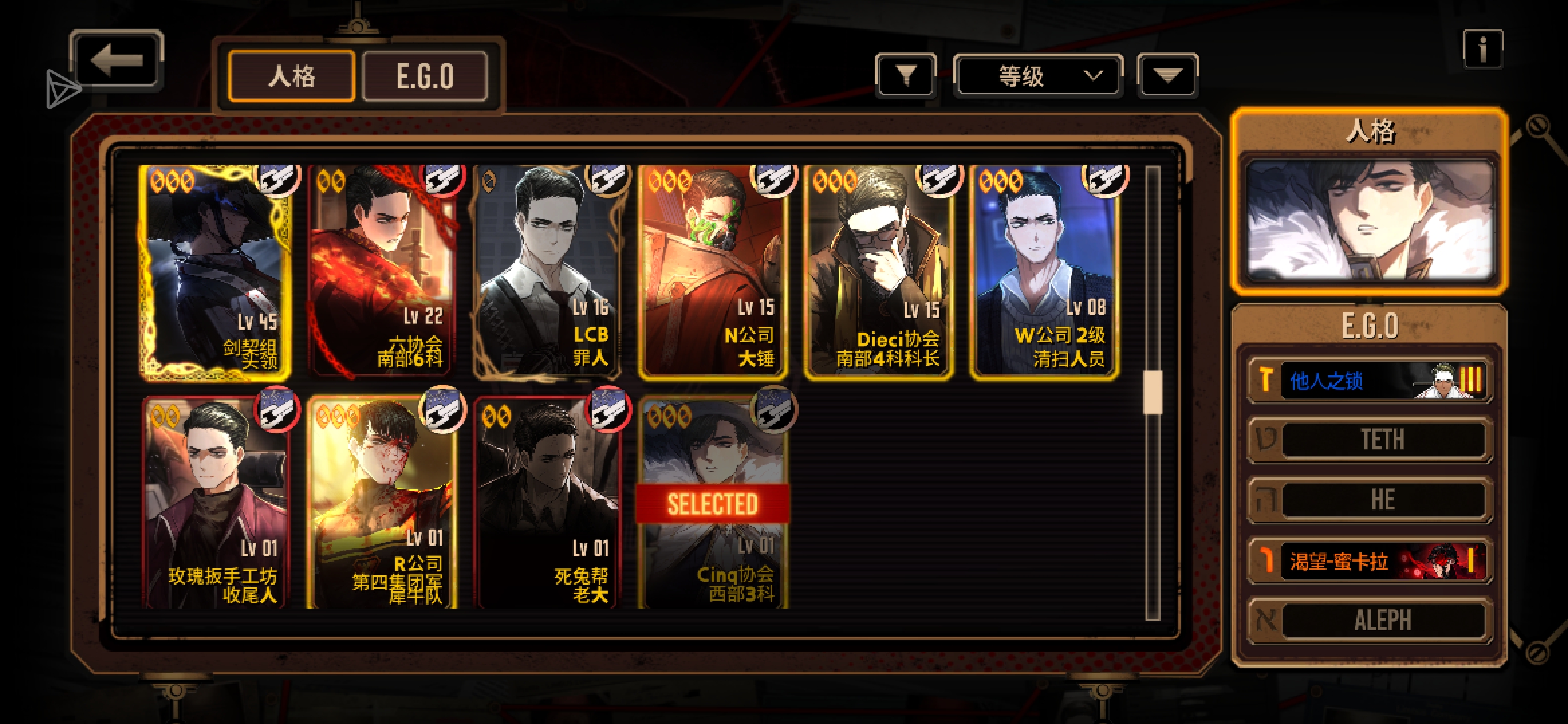Image resolution: width=1568 pixels, height=724 pixels.
Task: Select the W公司 2级 清扫人员 card
Action: point(1044,271)
